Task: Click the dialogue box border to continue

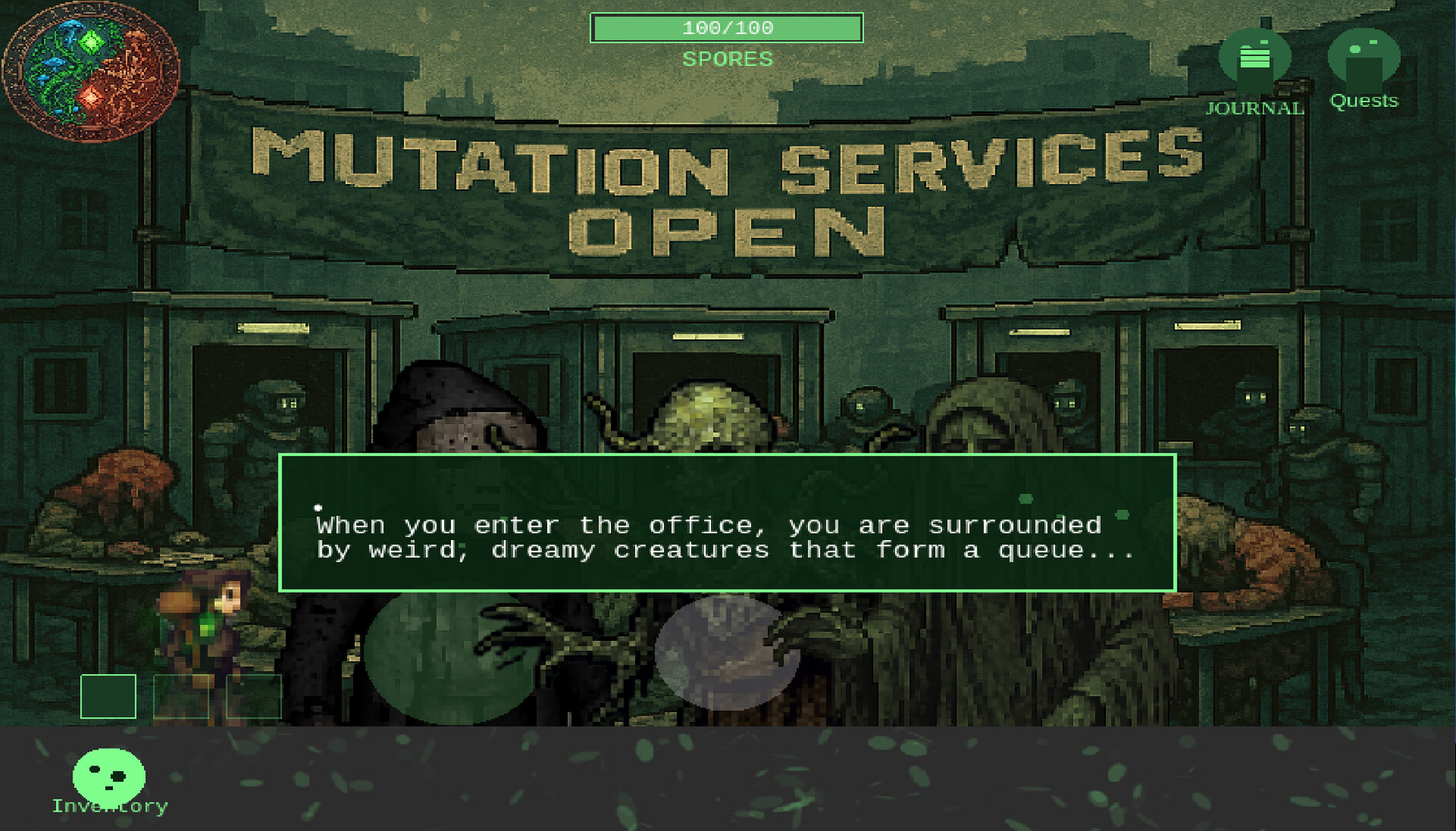Action: point(728,455)
